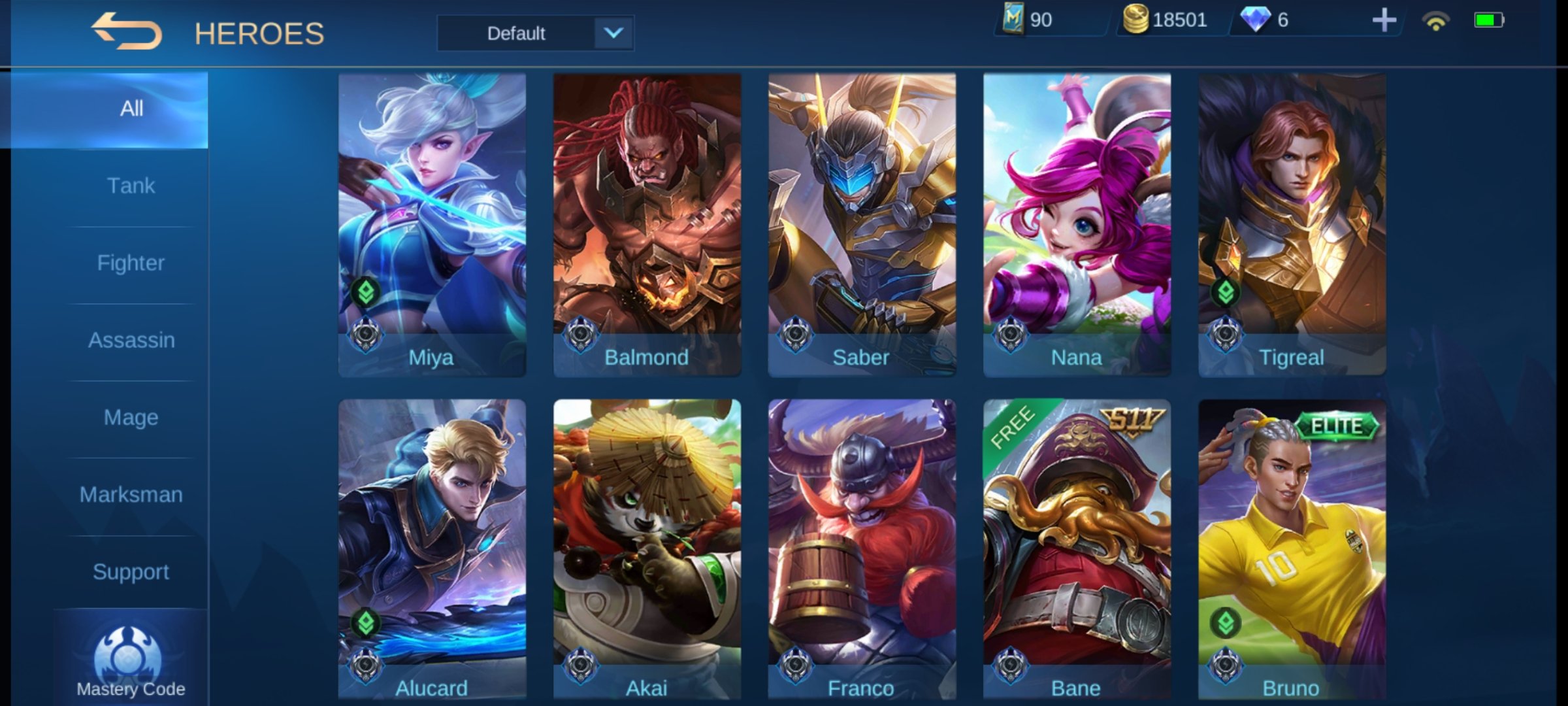This screenshot has height=706, width=1568.
Task: Choose the Franco hero card
Action: (x=862, y=549)
